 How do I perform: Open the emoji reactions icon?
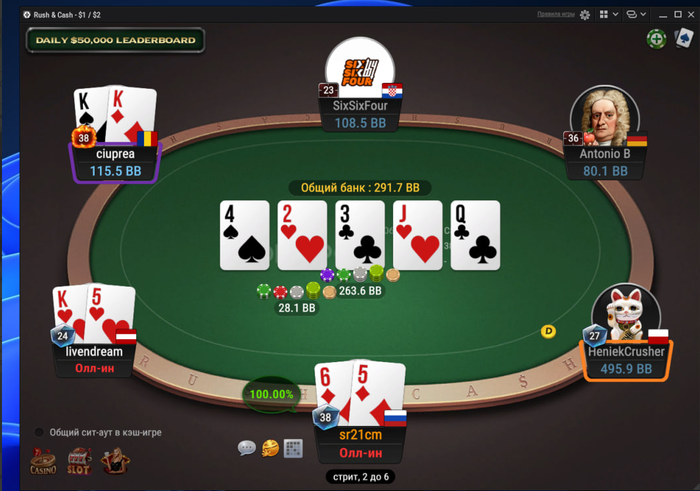point(270,449)
